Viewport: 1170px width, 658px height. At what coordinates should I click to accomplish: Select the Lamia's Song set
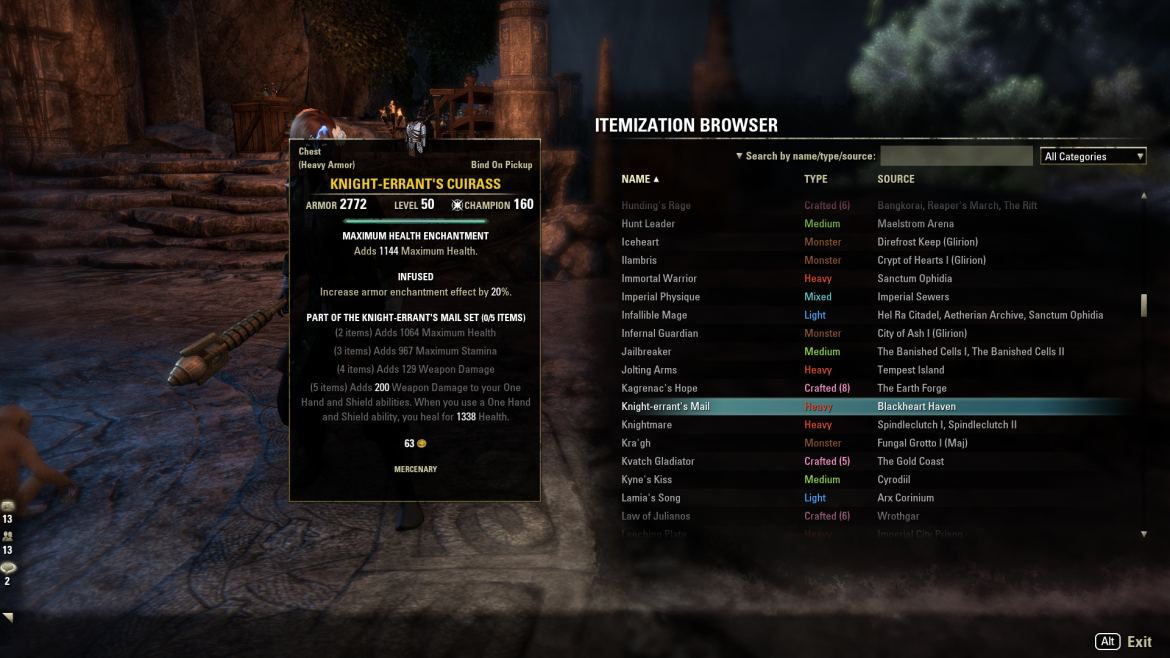click(x=651, y=498)
